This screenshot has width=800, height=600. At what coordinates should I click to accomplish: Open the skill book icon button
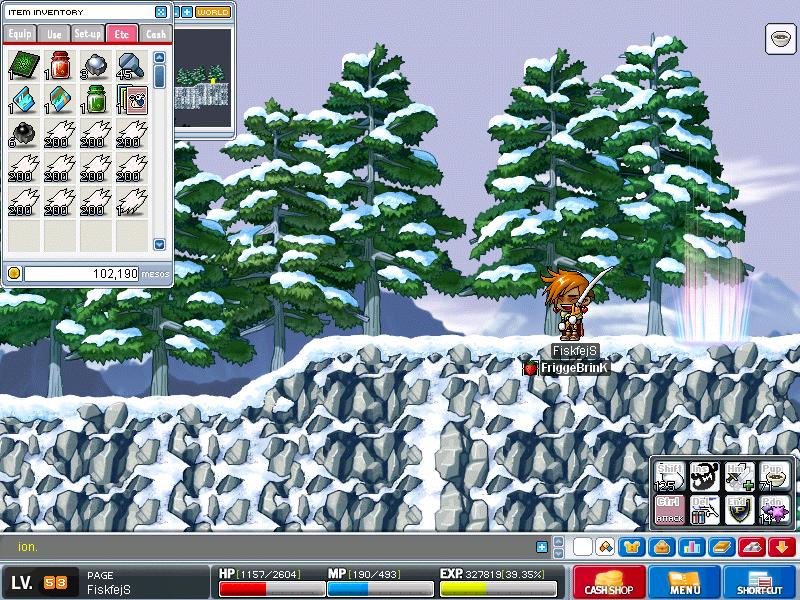coord(718,547)
